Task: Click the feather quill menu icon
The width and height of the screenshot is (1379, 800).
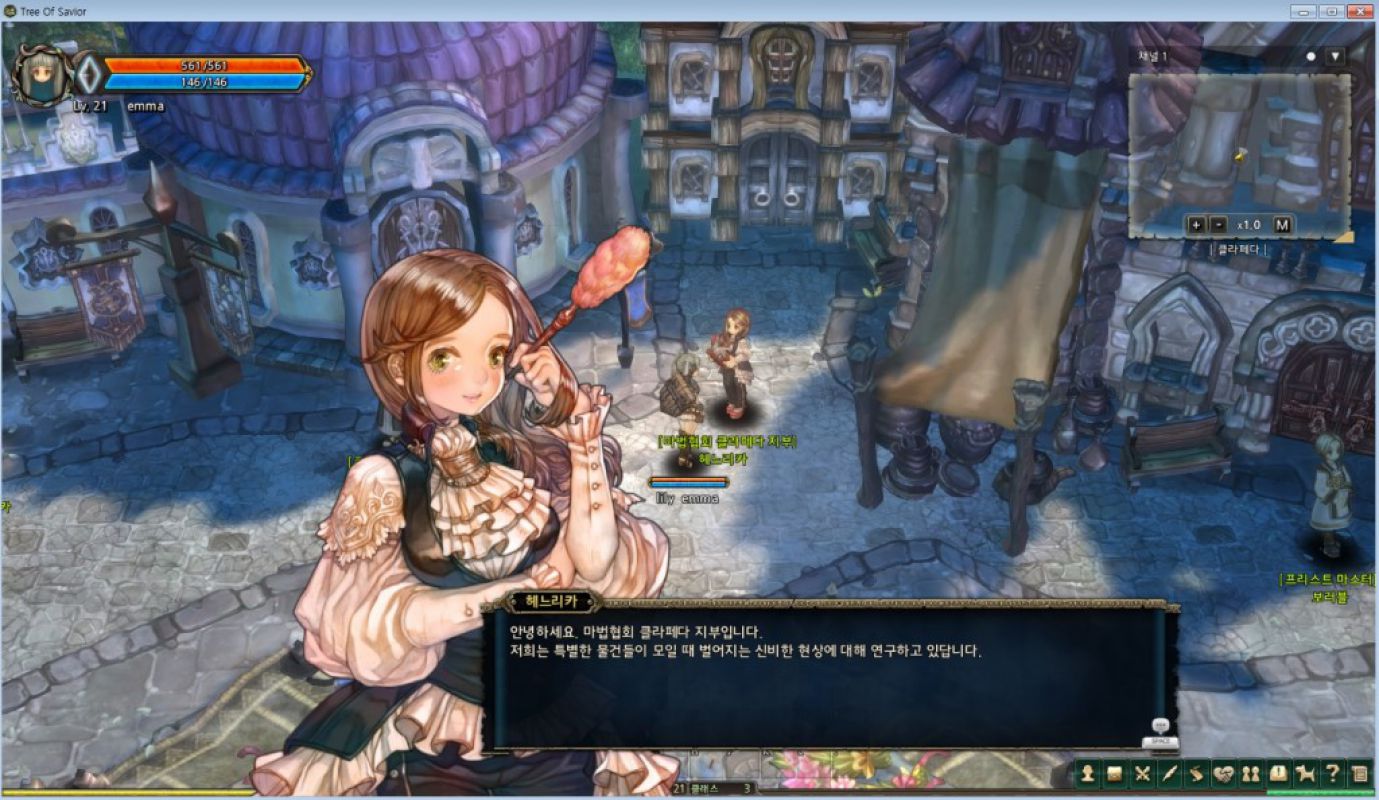Action: click(1169, 773)
